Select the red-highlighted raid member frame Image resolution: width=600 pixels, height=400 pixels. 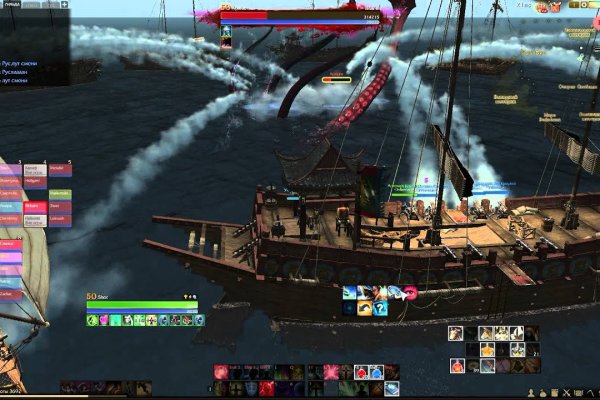[34, 208]
